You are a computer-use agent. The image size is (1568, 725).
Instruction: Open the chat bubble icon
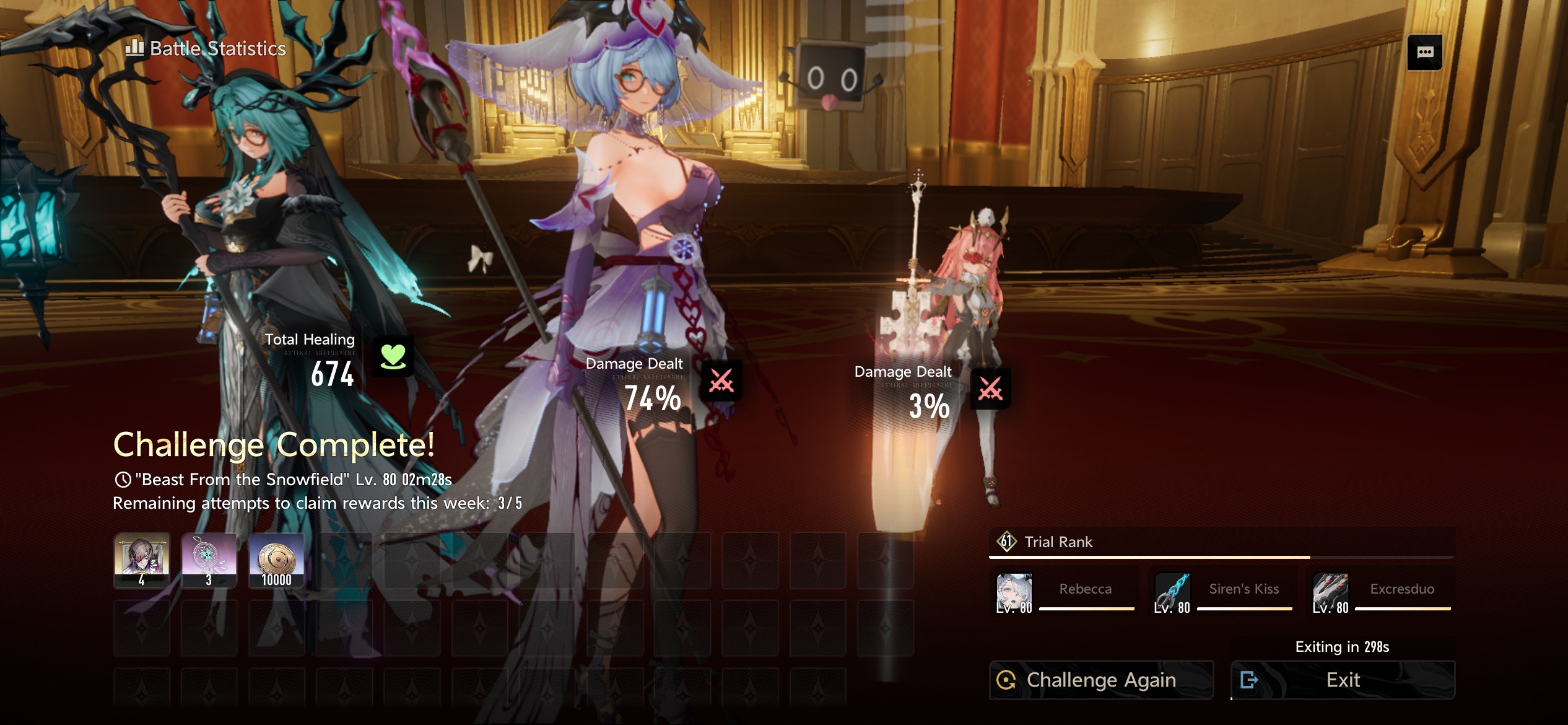tap(1424, 53)
